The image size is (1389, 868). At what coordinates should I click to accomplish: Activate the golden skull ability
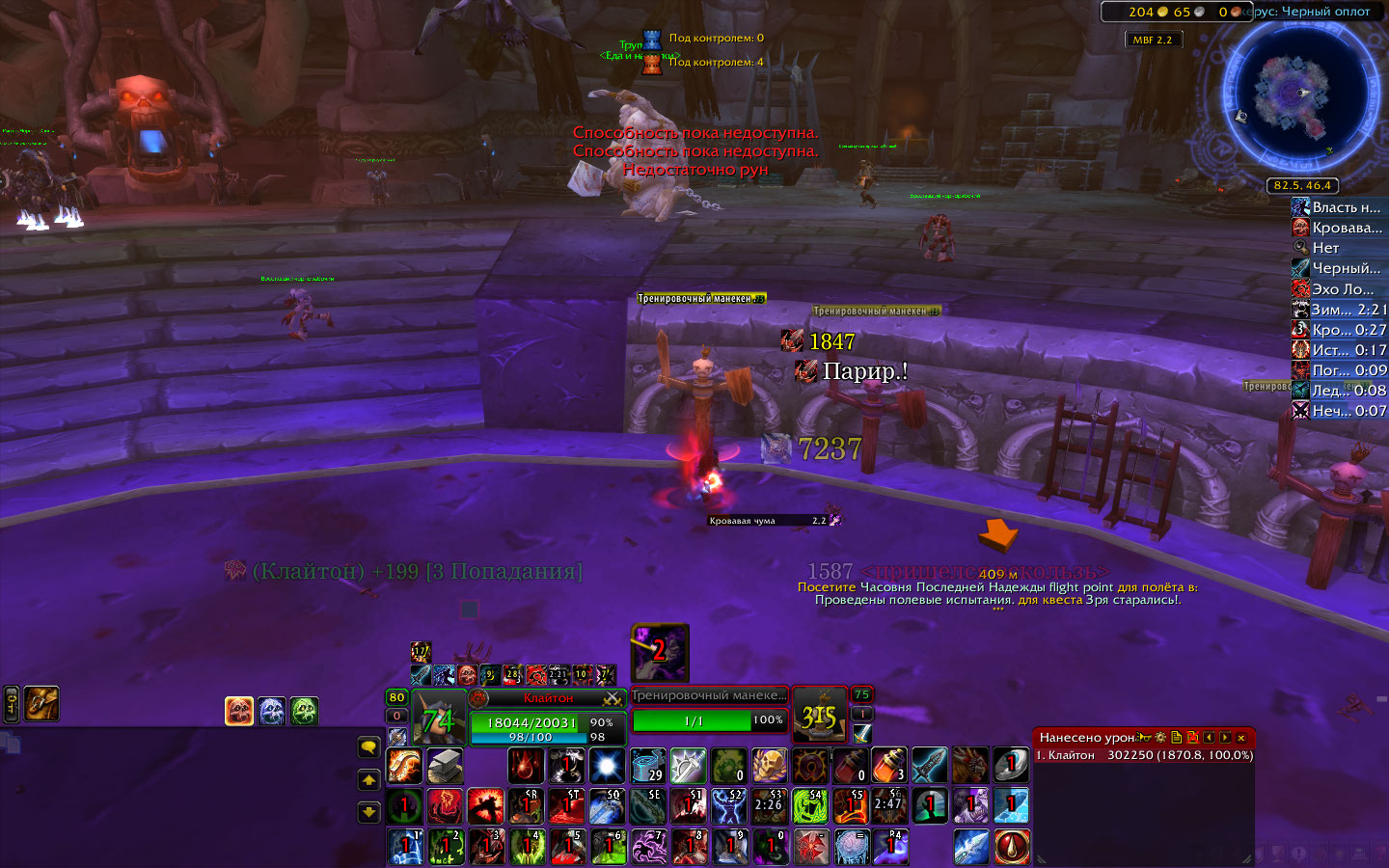point(770,767)
